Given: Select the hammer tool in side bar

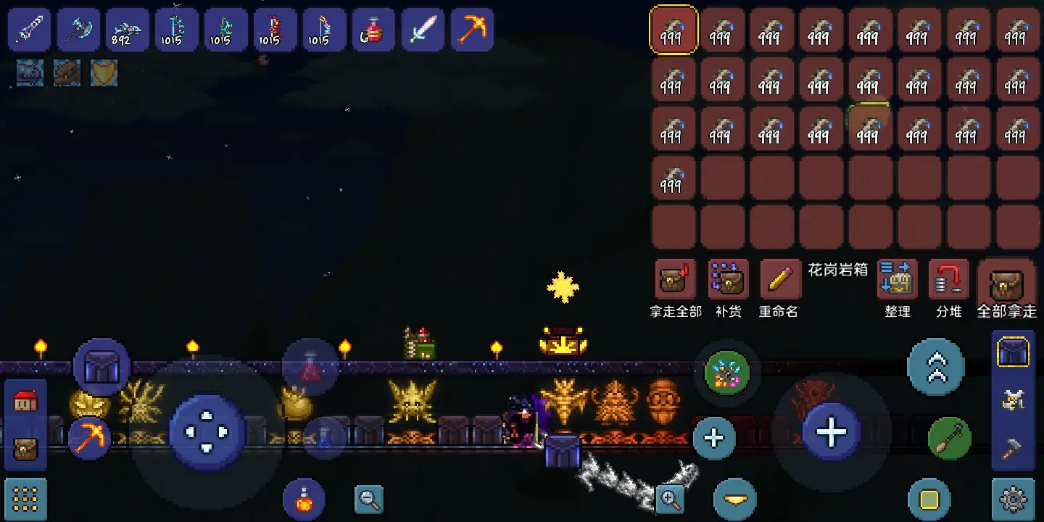Looking at the screenshot, I should [1012, 447].
